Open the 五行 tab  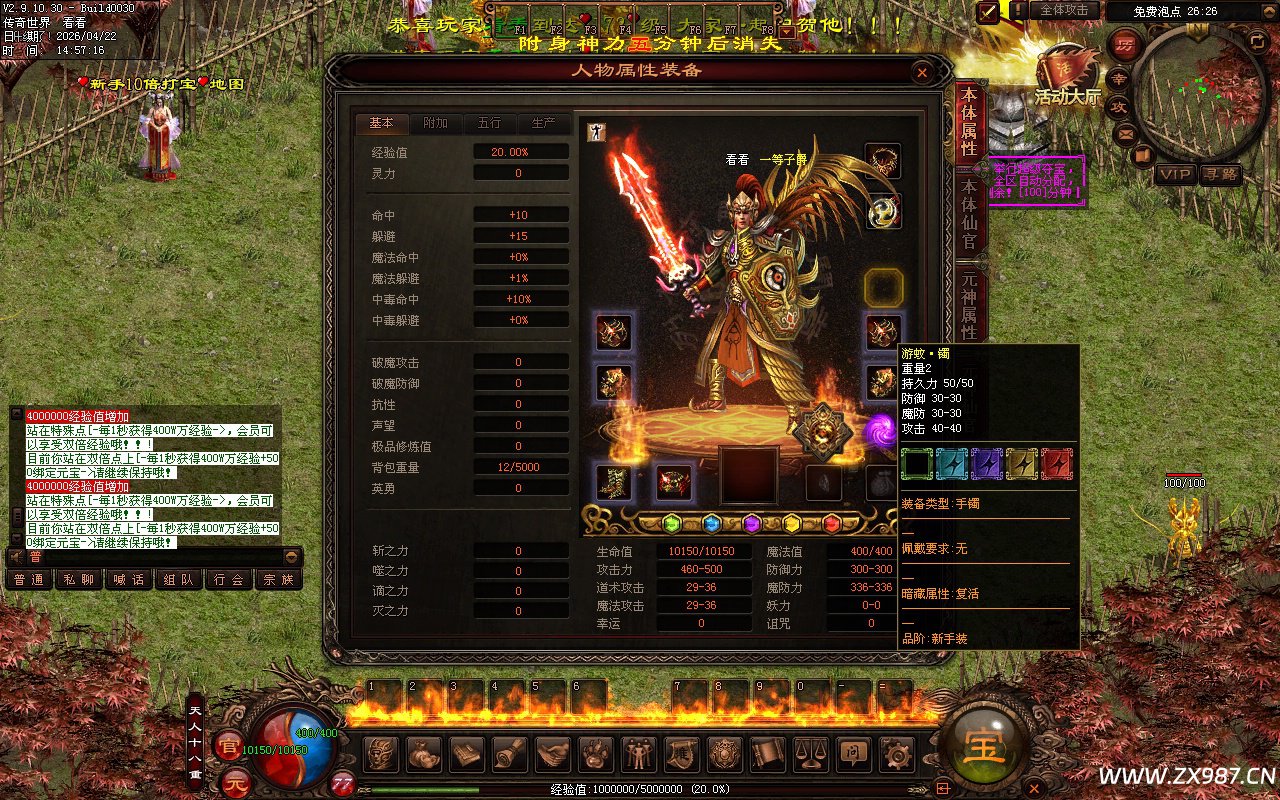(489, 123)
